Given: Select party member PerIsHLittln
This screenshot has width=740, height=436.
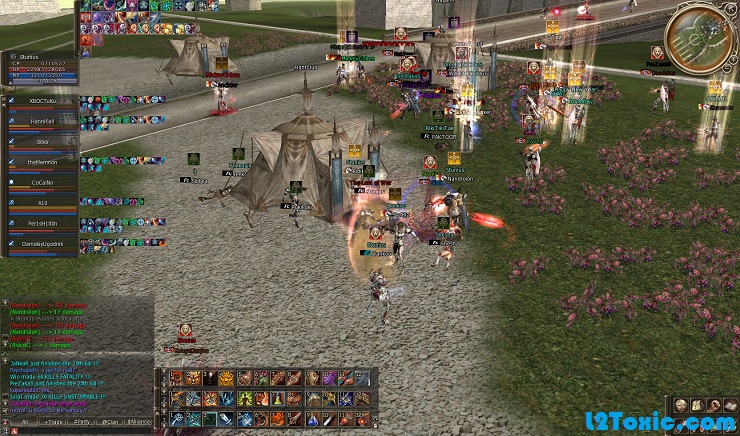Looking at the screenshot, I should pos(42,223).
